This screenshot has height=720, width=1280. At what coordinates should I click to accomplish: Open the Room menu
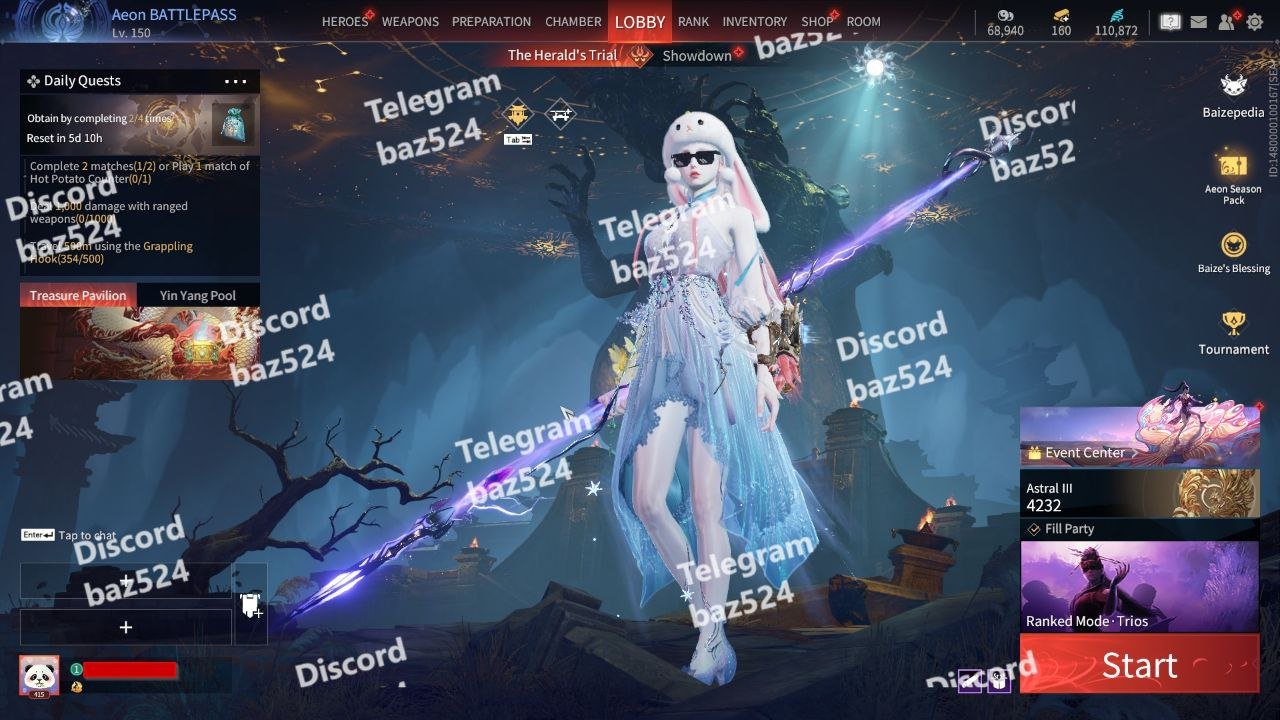coord(863,22)
